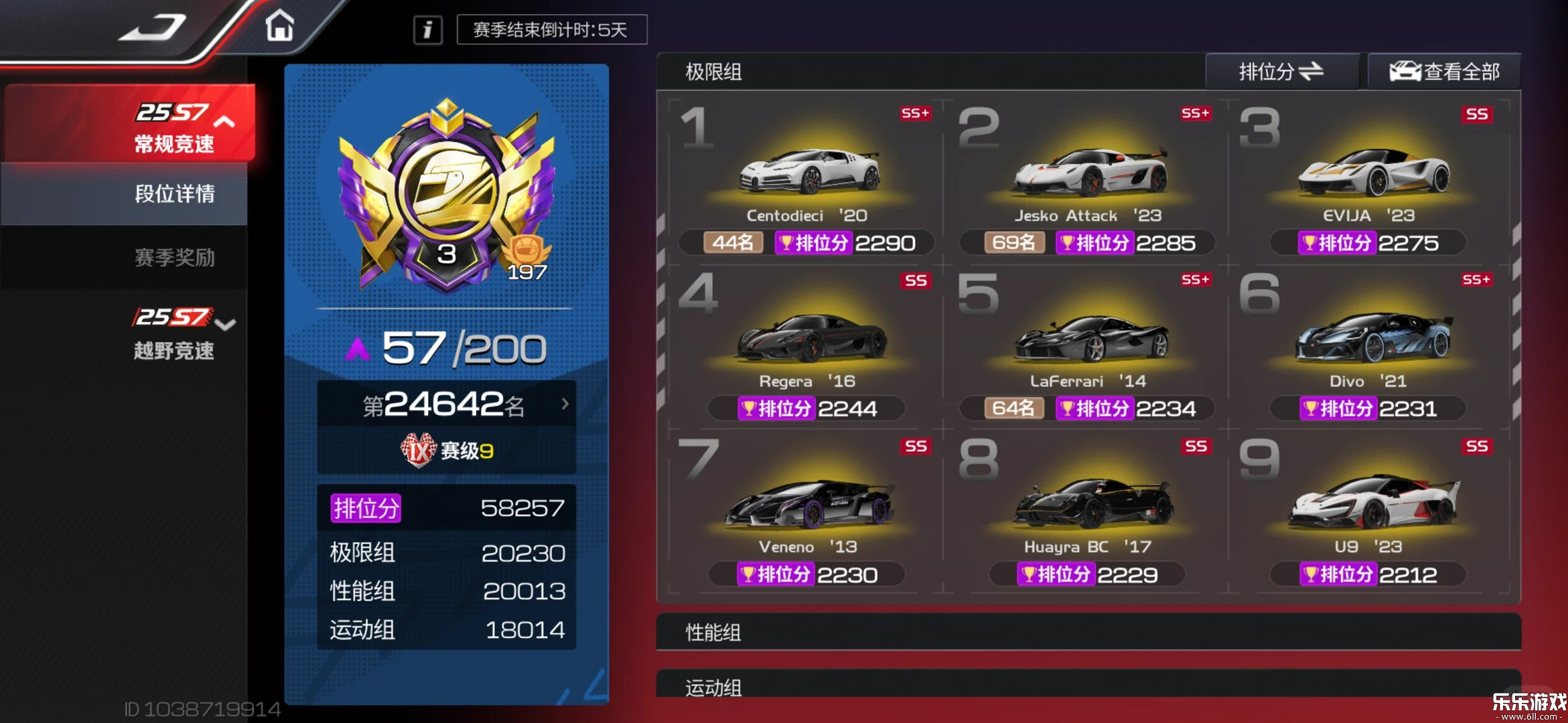Click the home icon at top left
This screenshot has height=723, width=1568.
pyautogui.click(x=281, y=25)
